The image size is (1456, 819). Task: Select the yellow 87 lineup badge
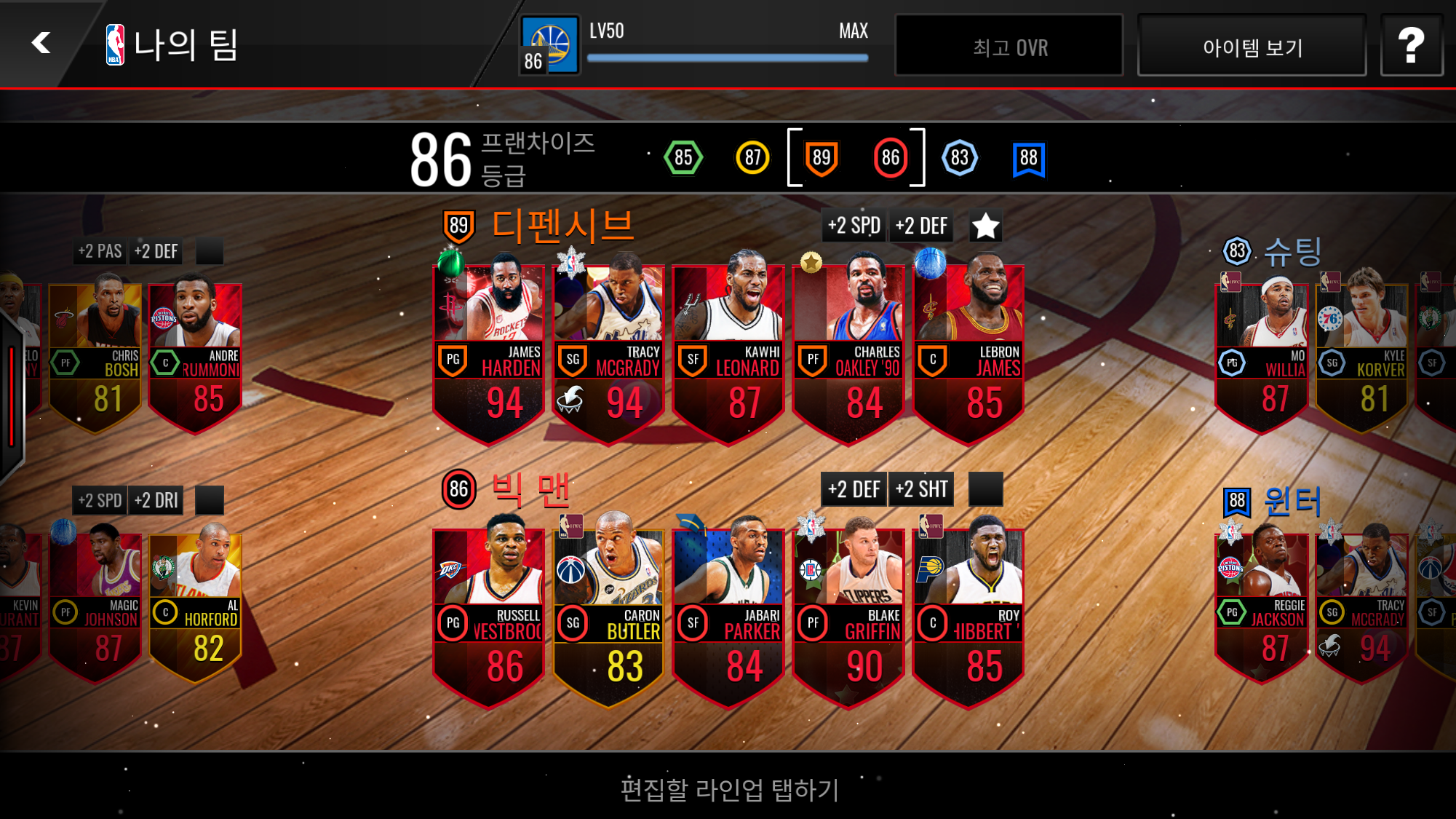(x=752, y=157)
